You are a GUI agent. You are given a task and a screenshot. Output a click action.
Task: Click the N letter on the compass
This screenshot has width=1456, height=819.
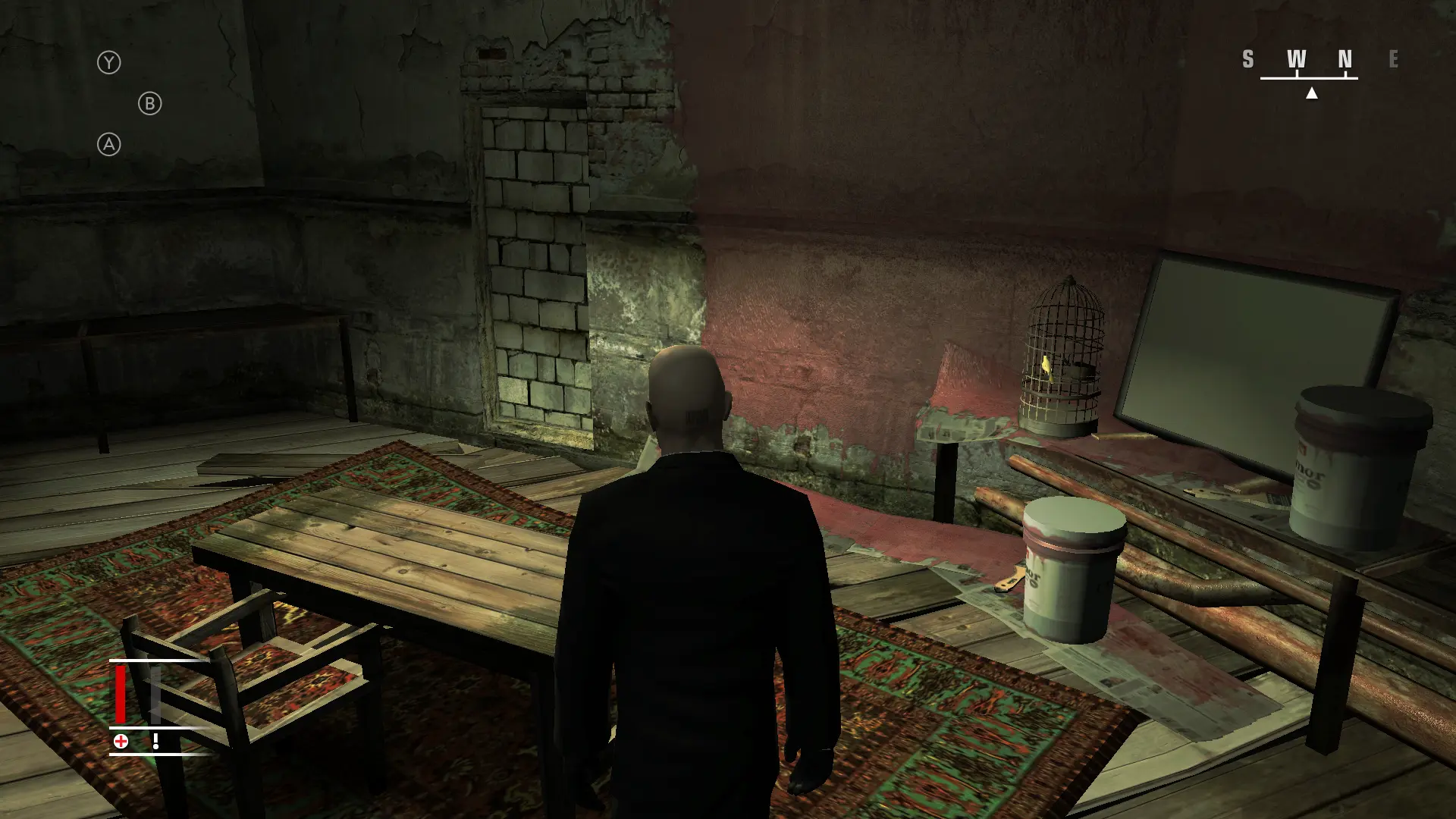click(1345, 58)
